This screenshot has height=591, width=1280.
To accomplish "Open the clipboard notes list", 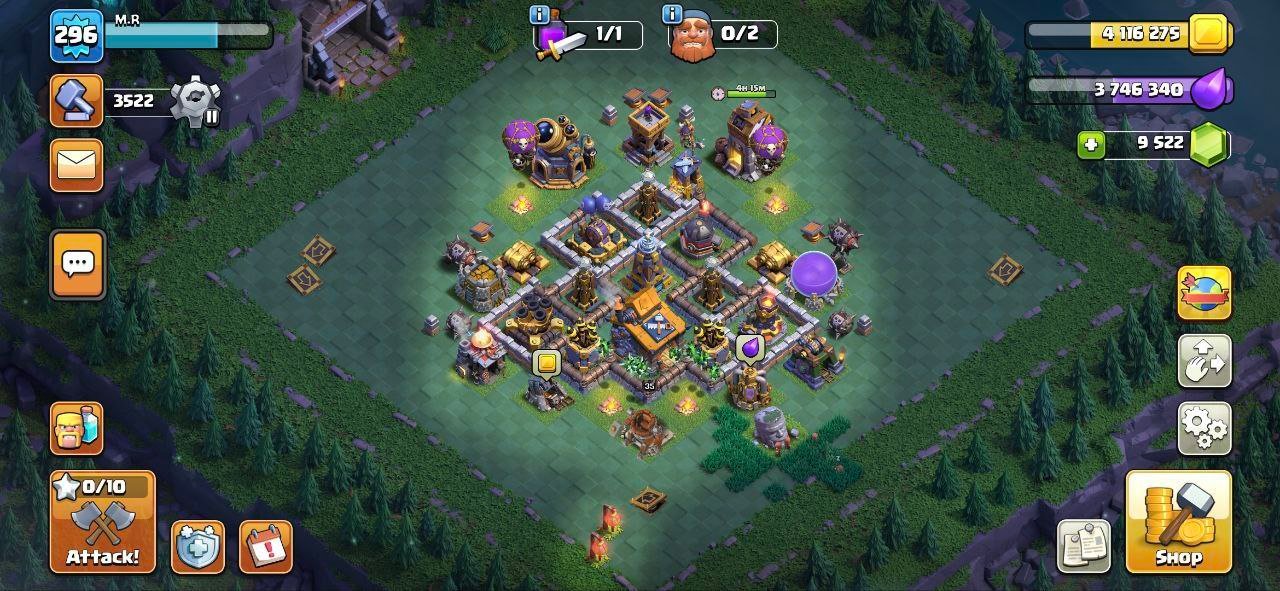I will pos(1084,546).
